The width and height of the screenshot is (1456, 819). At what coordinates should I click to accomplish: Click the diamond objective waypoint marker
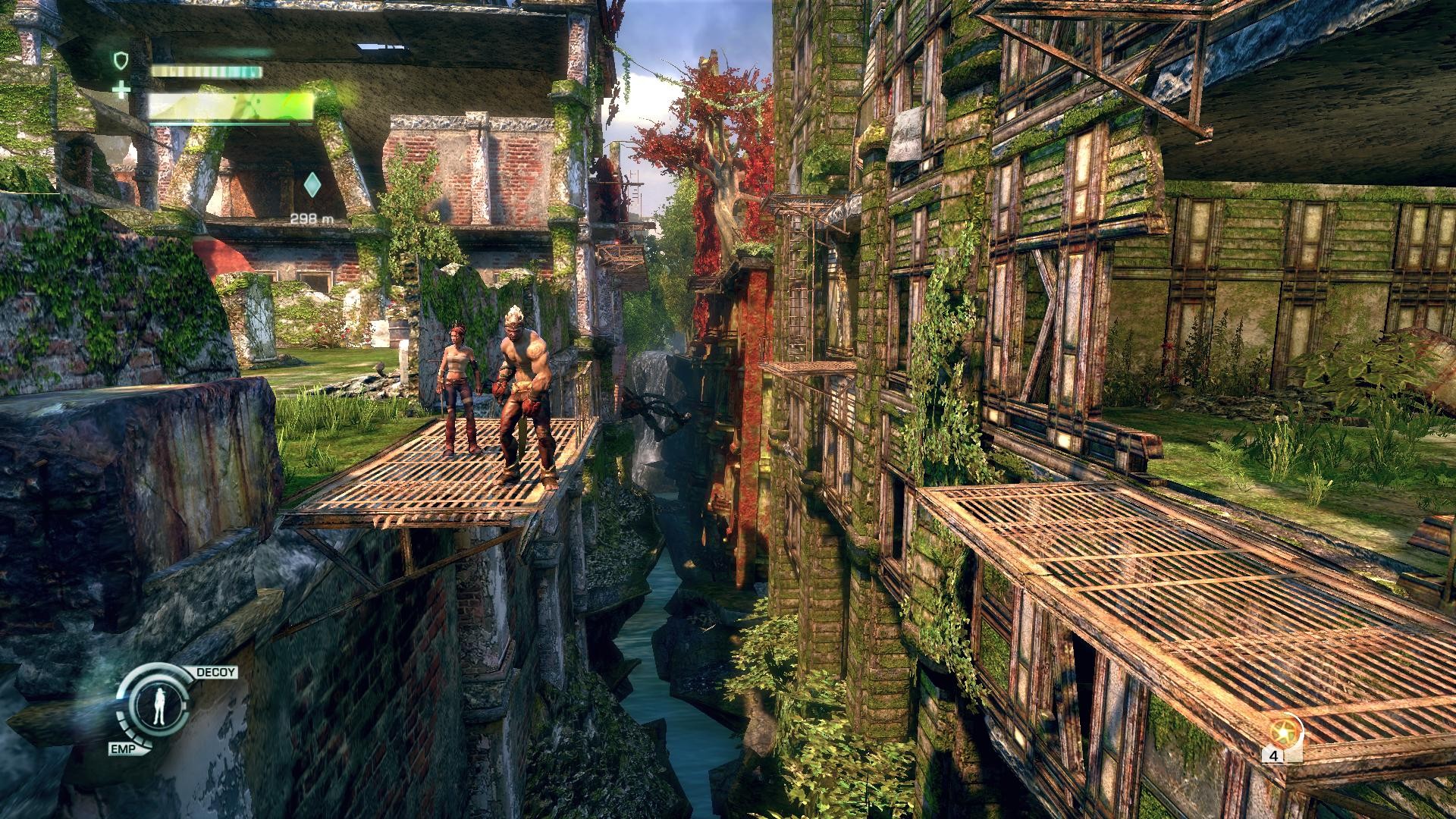click(x=311, y=184)
